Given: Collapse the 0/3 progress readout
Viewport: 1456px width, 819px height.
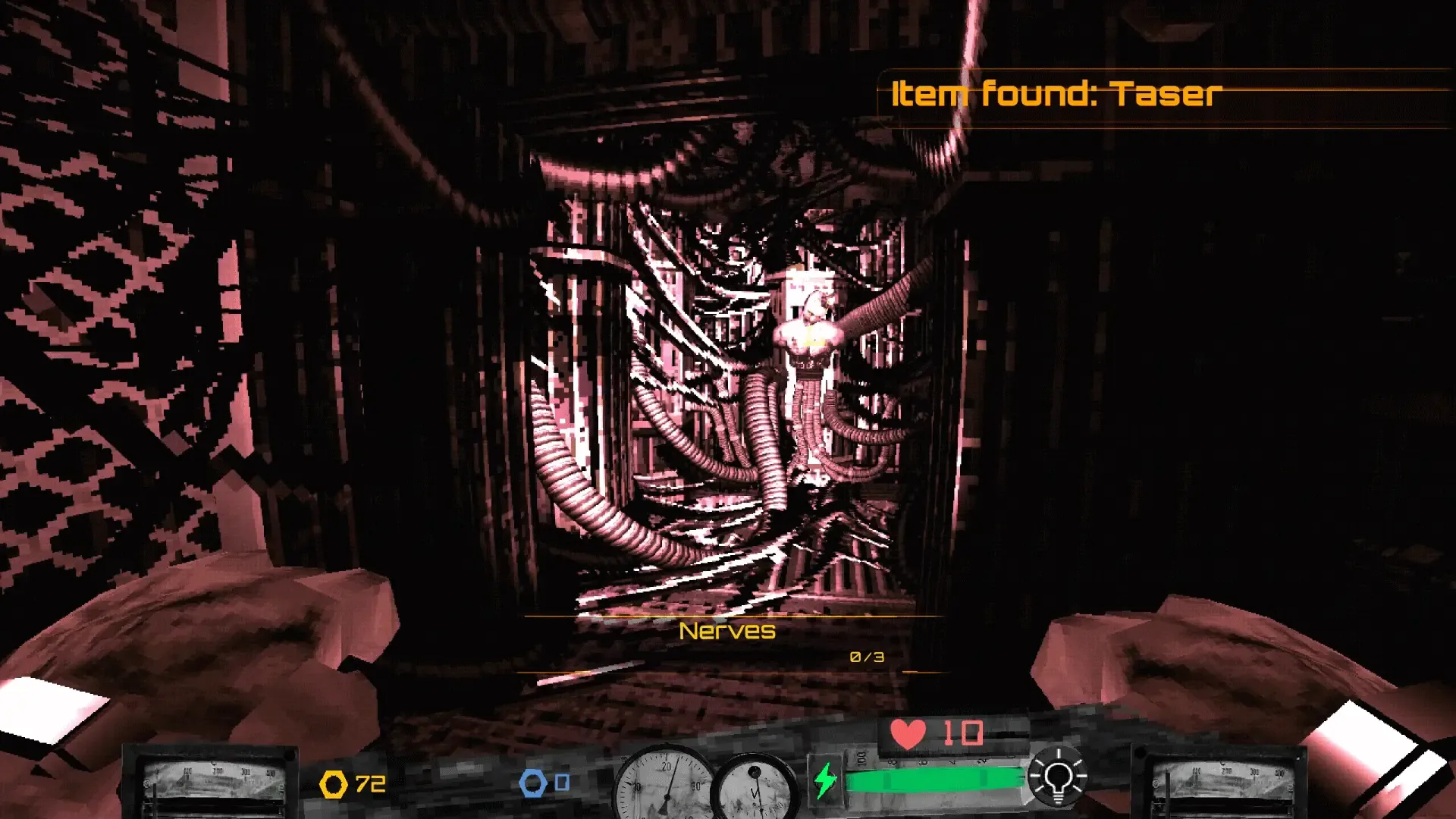Looking at the screenshot, I should pyautogui.click(x=864, y=657).
